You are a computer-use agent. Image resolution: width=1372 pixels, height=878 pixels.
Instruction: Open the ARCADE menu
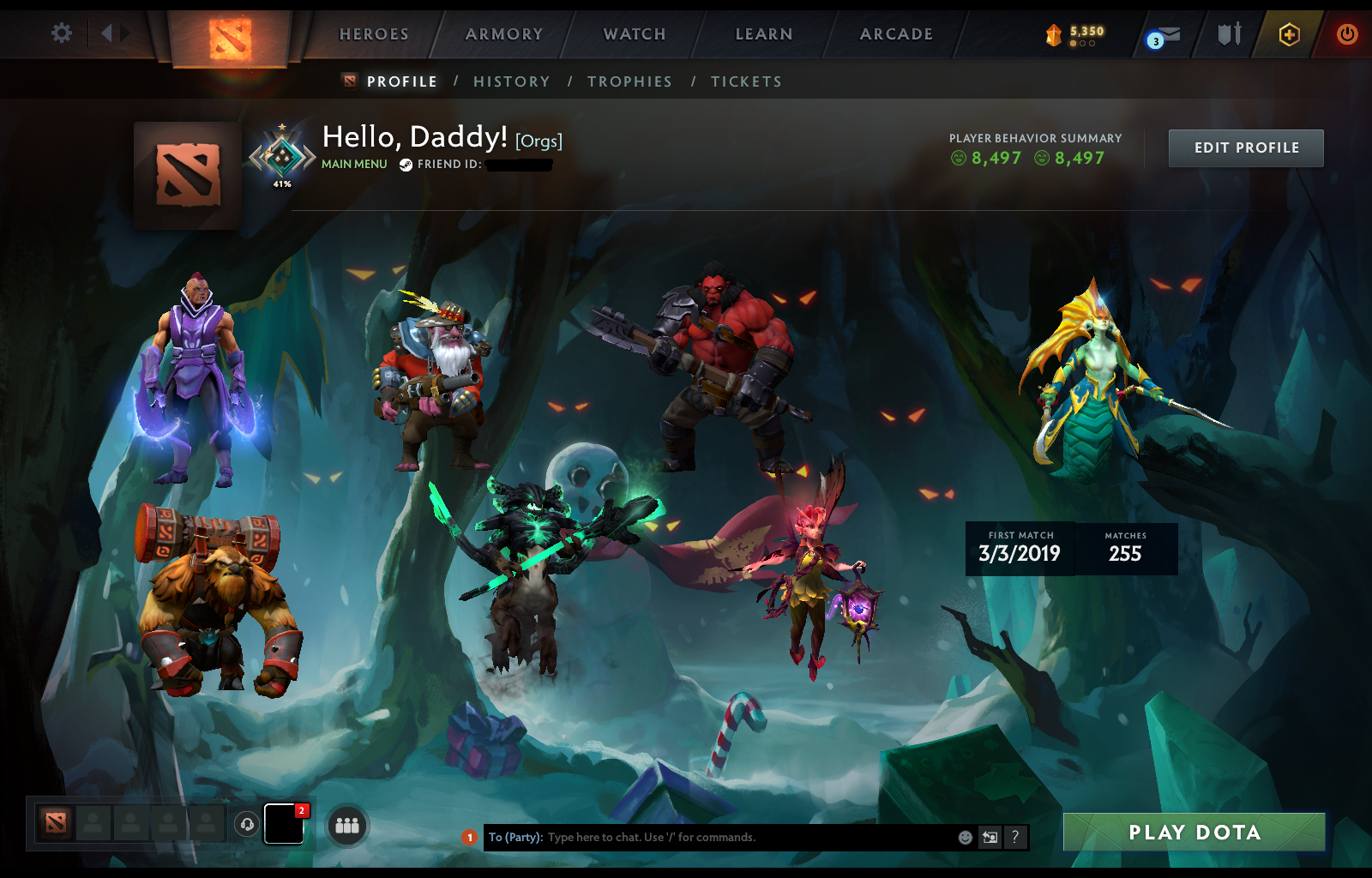pos(897,34)
